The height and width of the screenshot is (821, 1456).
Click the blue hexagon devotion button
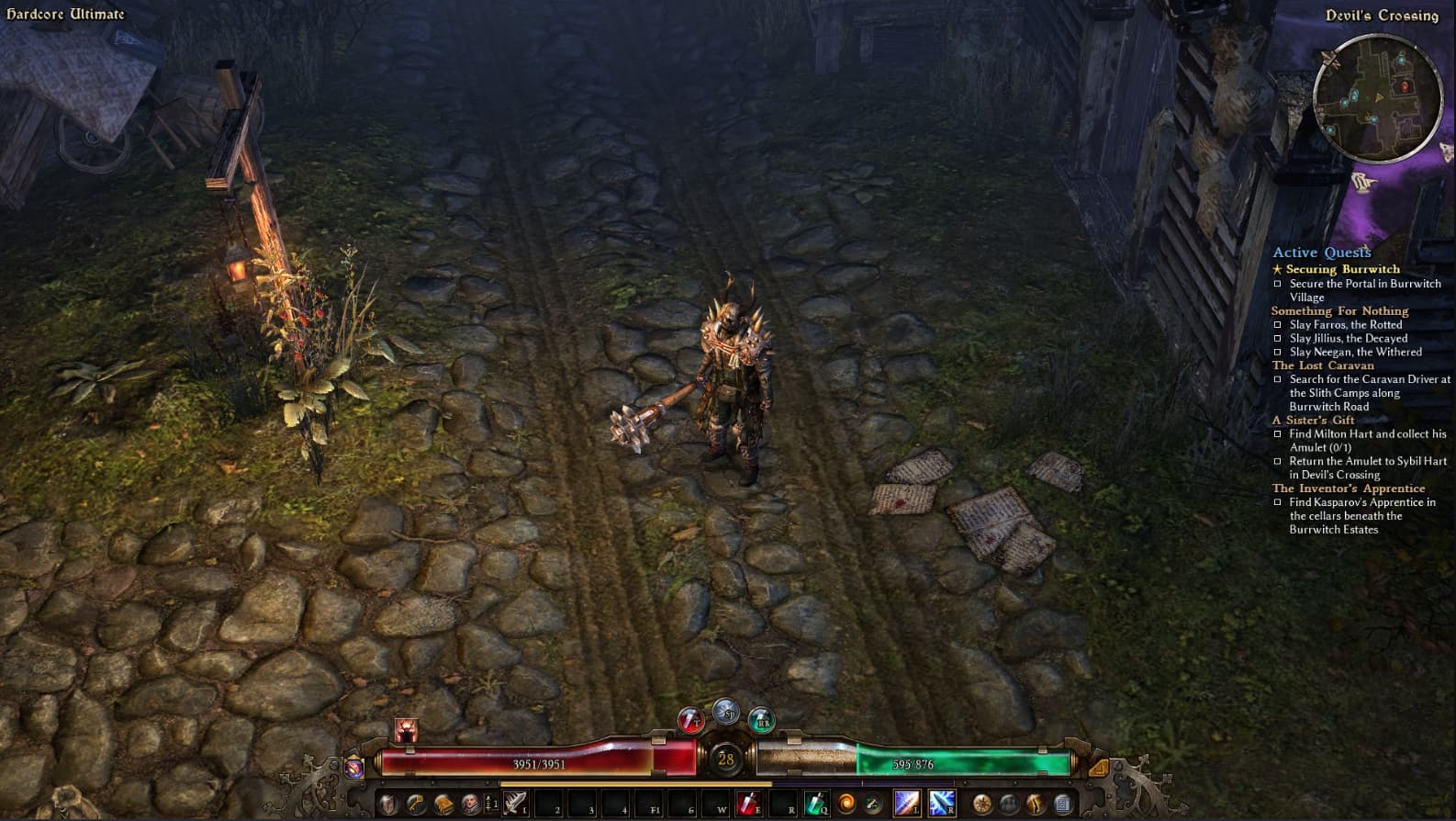pos(354,768)
